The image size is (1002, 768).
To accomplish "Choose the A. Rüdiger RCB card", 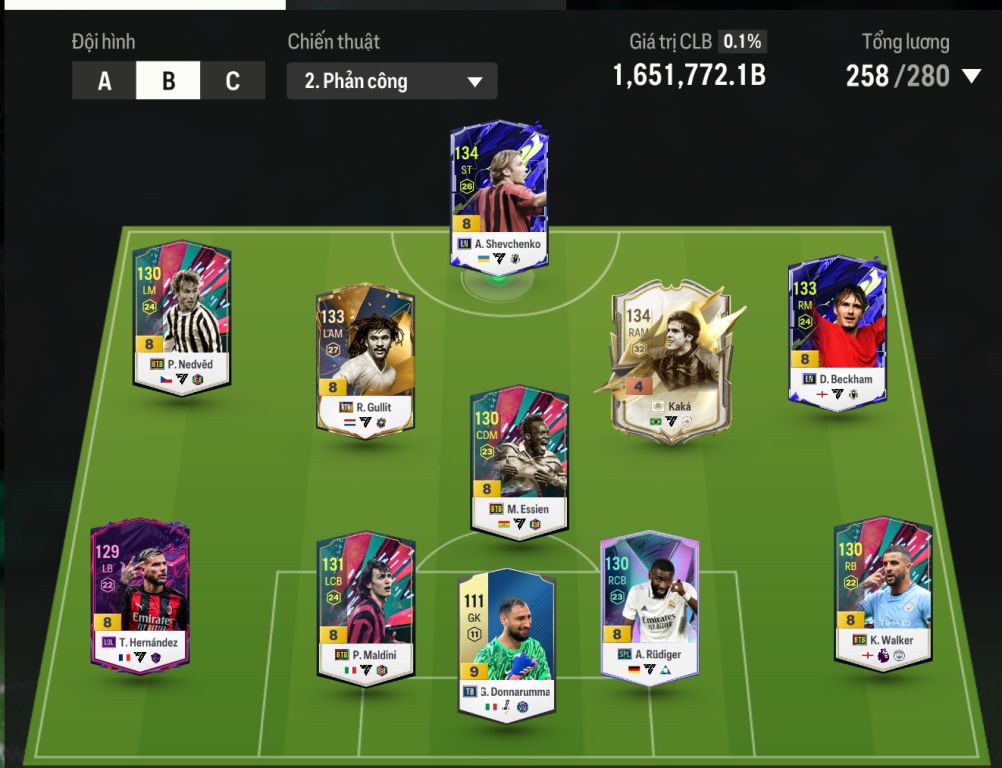I will tap(649, 607).
